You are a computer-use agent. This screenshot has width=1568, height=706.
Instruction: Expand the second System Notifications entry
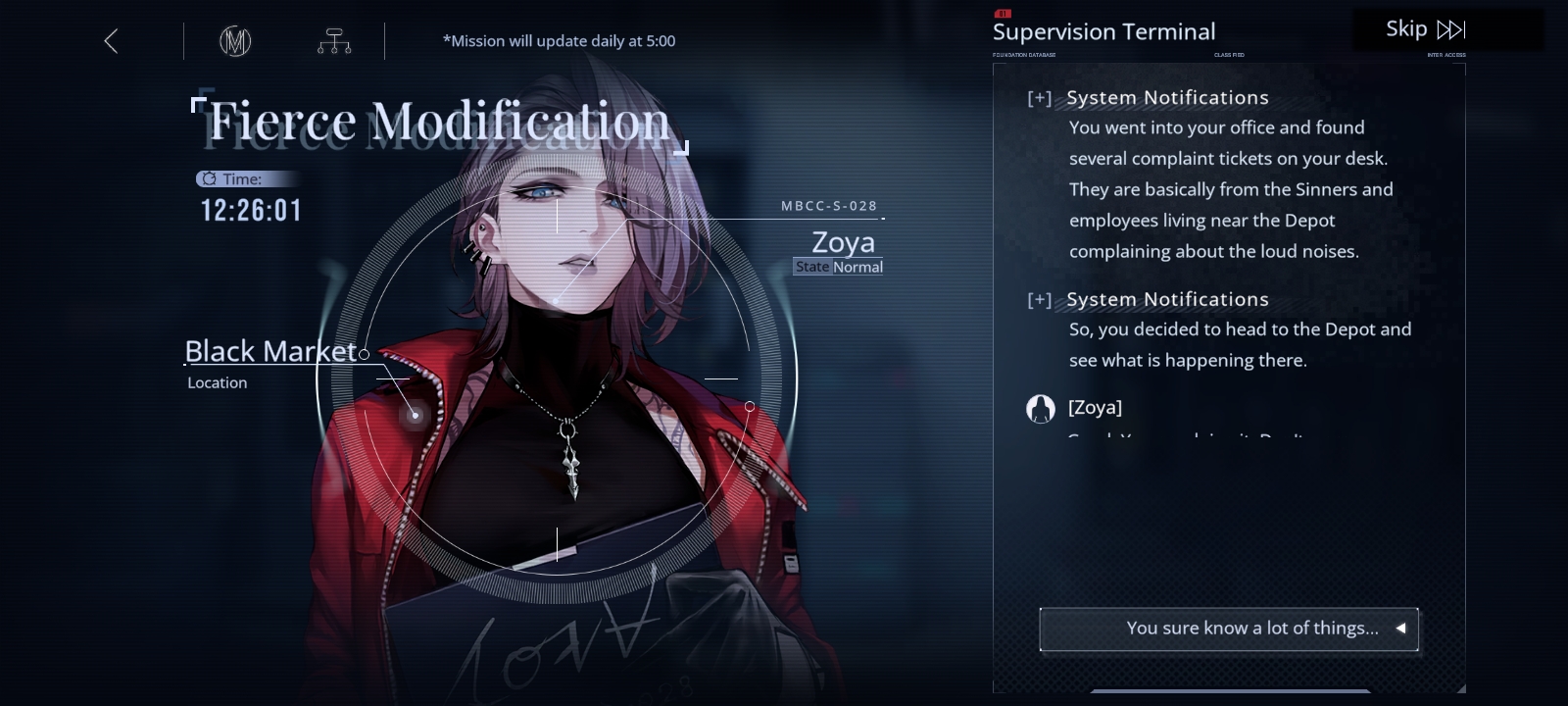[1040, 300]
